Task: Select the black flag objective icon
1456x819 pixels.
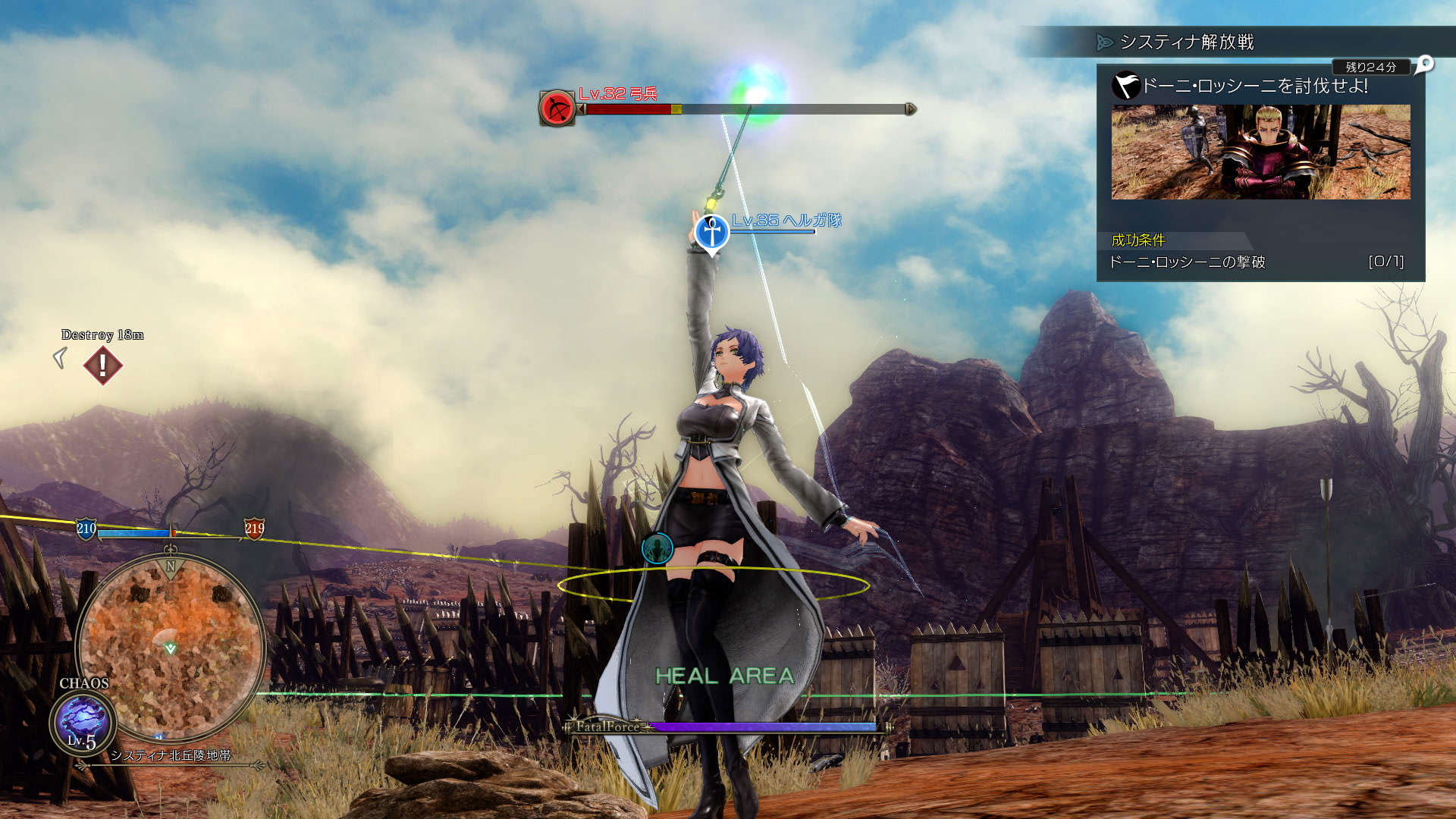Action: [x=1126, y=85]
